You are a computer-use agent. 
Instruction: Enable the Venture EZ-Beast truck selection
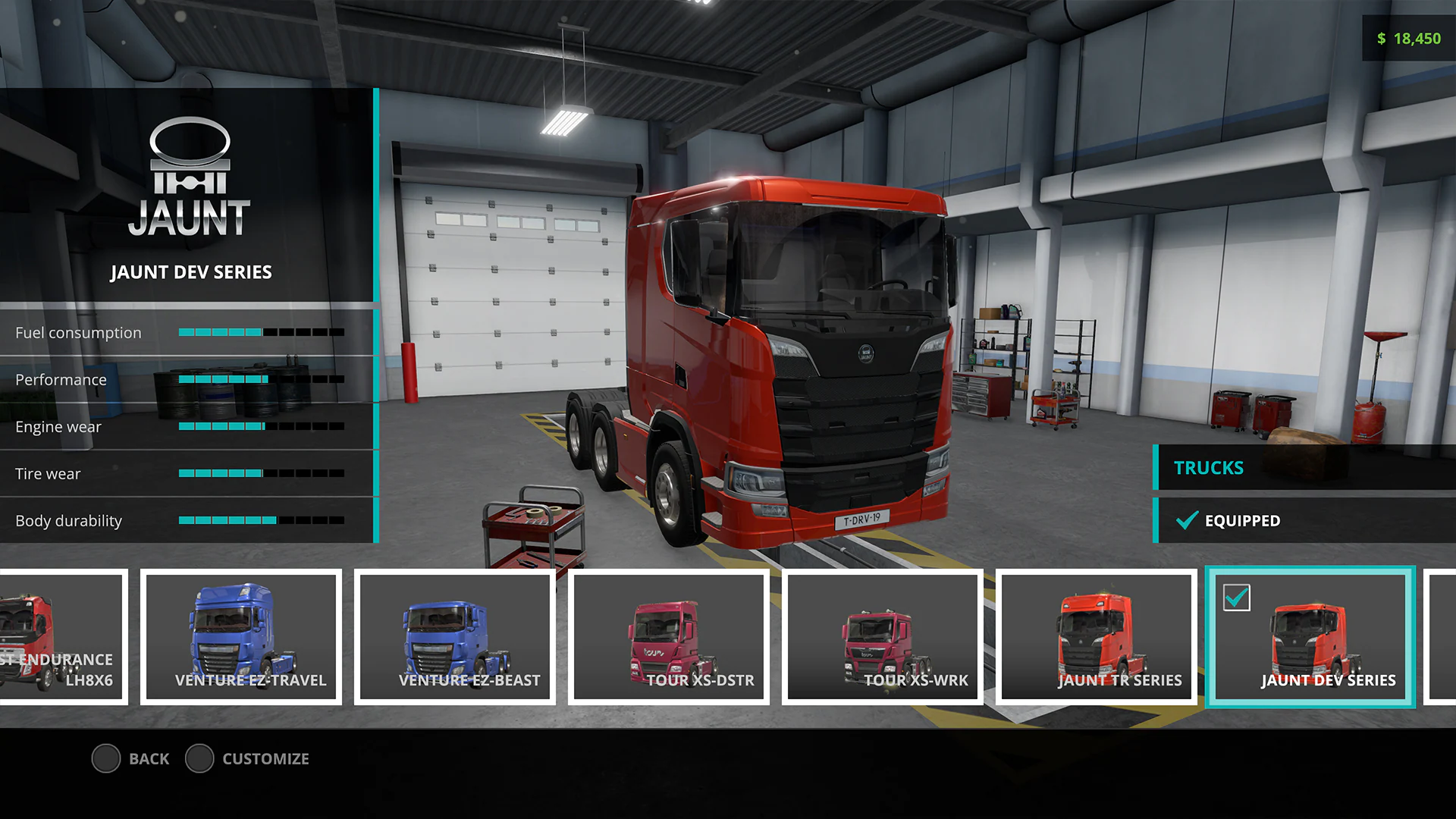pyautogui.click(x=453, y=637)
